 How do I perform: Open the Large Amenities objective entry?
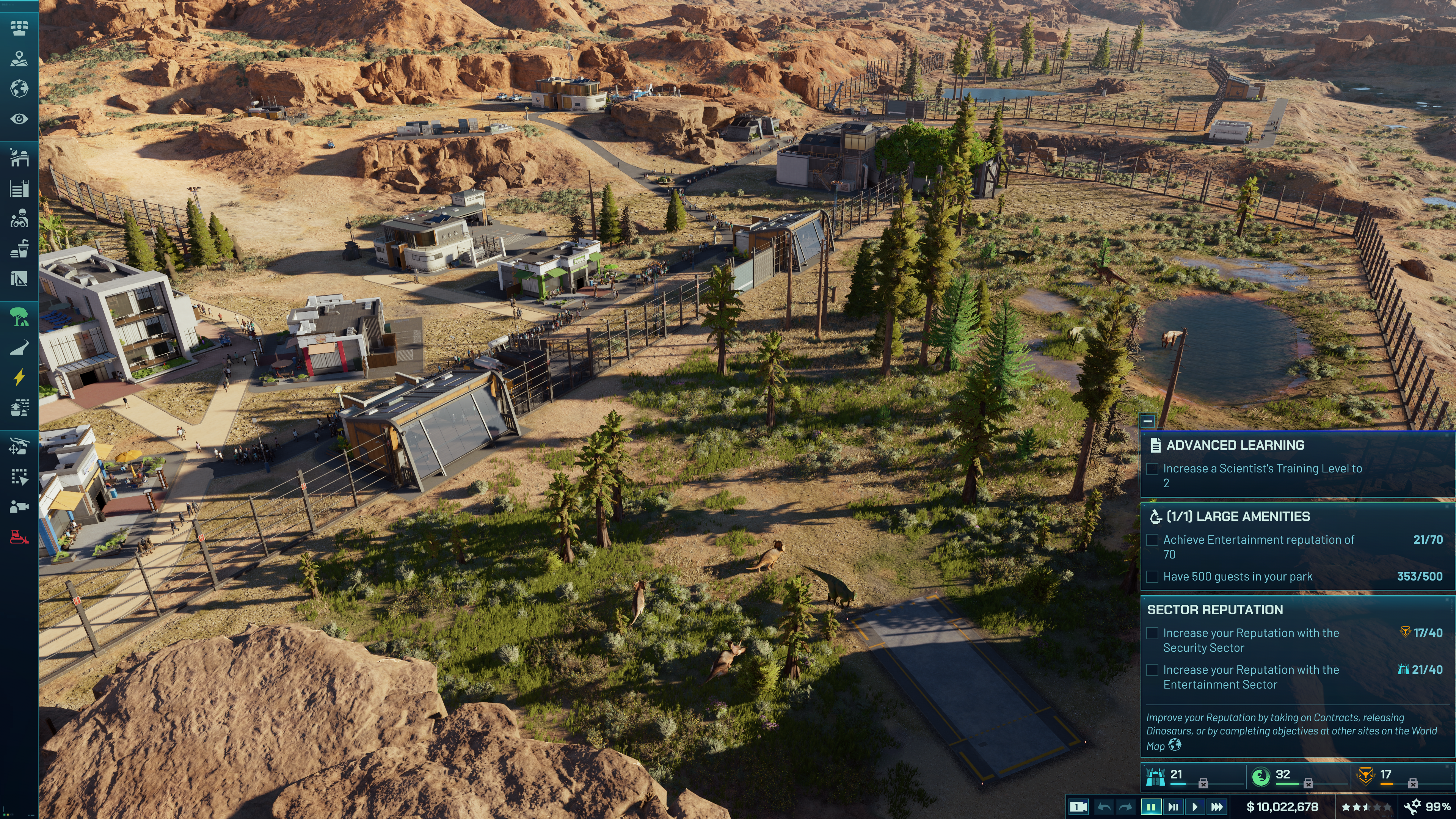tap(1238, 516)
